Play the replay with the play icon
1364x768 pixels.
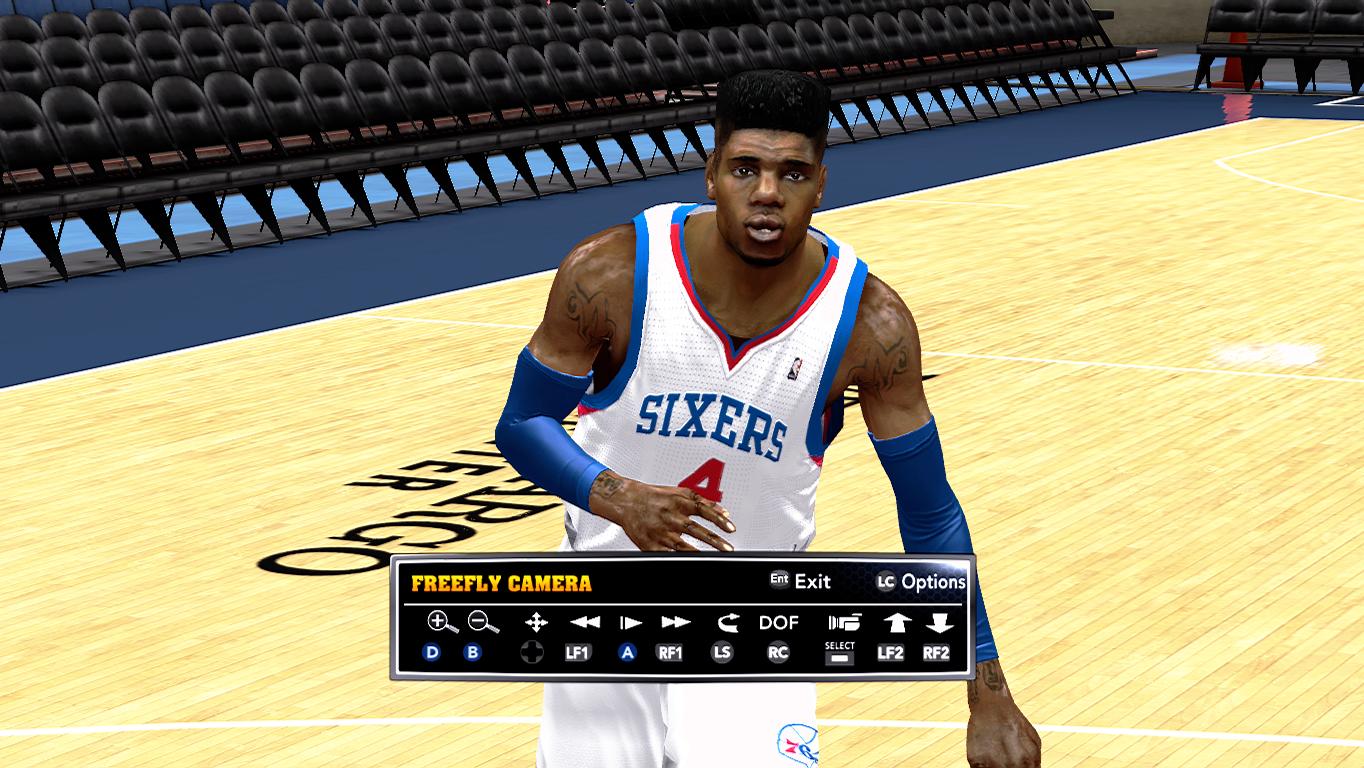pyautogui.click(x=630, y=622)
